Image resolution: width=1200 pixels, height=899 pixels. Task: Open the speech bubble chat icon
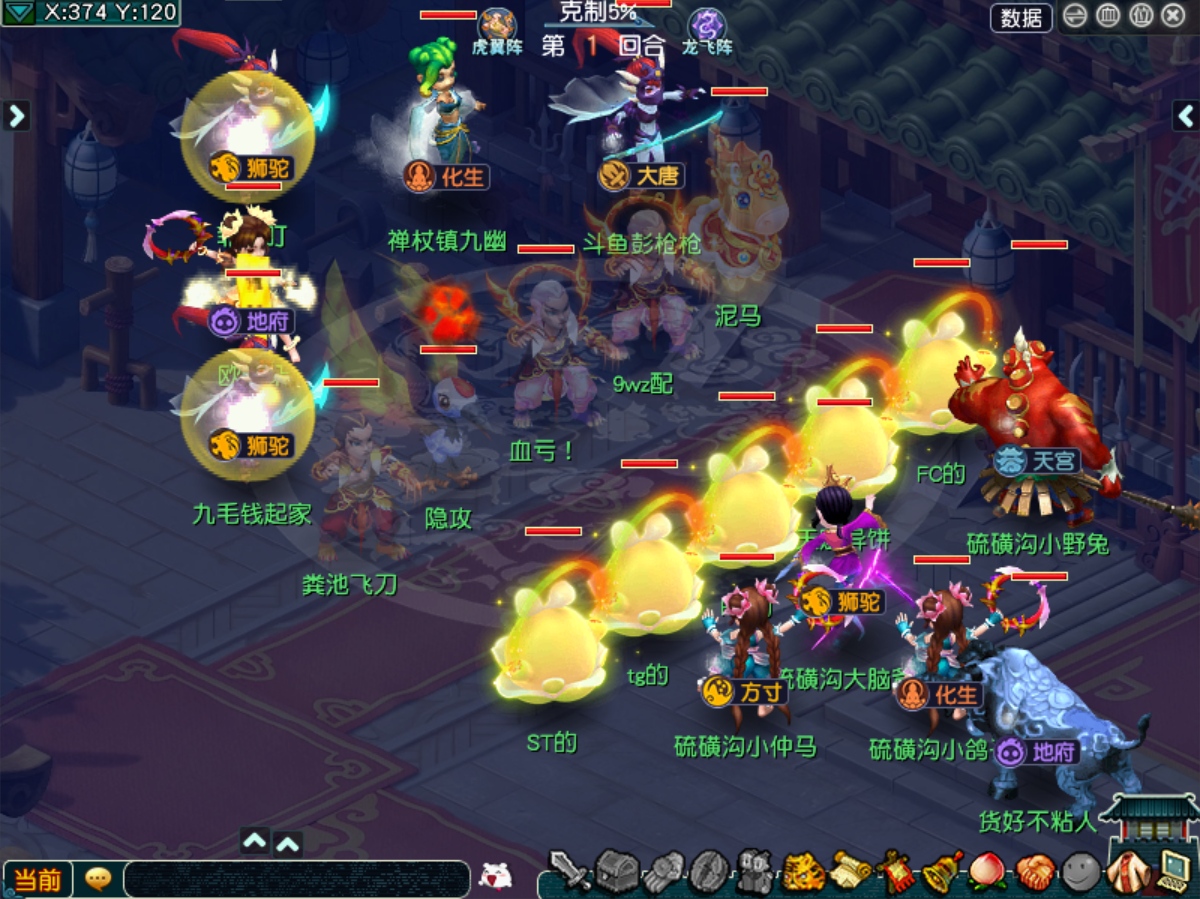click(98, 879)
